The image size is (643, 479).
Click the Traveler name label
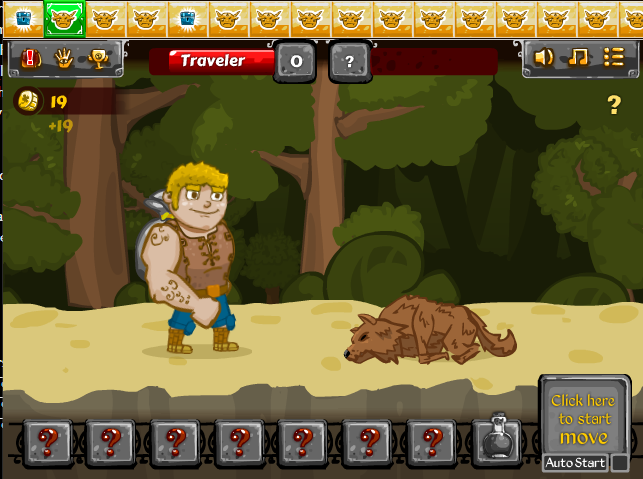[212, 61]
